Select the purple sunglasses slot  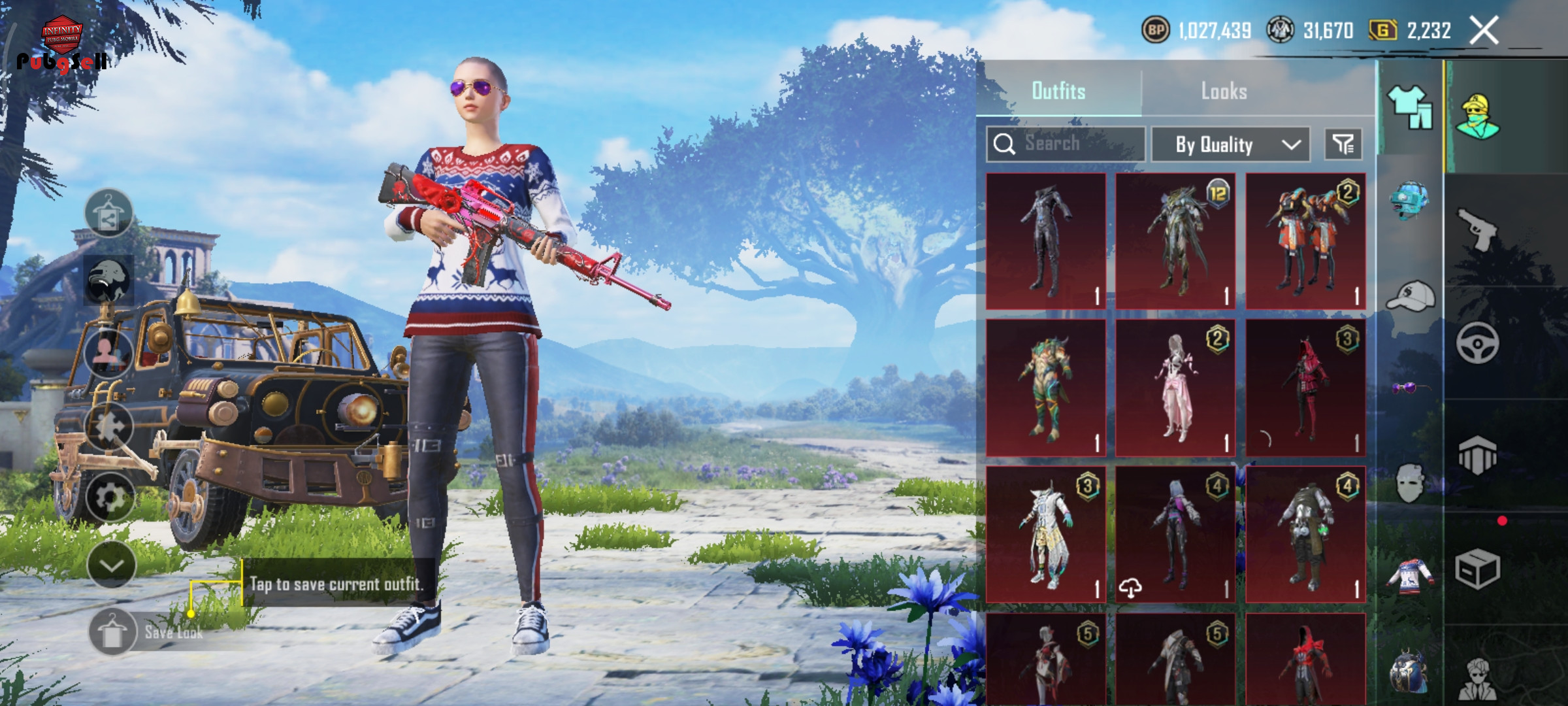(1409, 388)
